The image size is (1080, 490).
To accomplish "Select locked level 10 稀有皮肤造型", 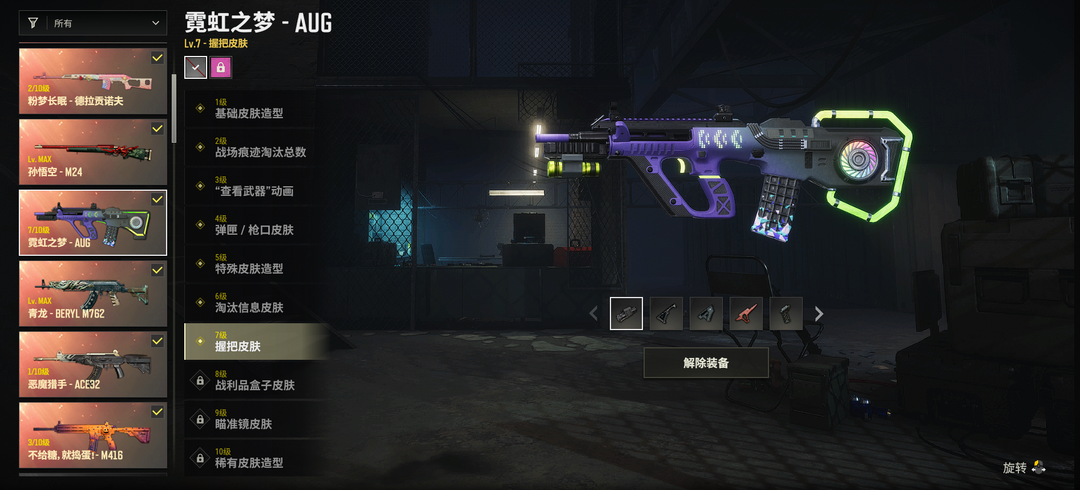I will pyautogui.click(x=255, y=458).
